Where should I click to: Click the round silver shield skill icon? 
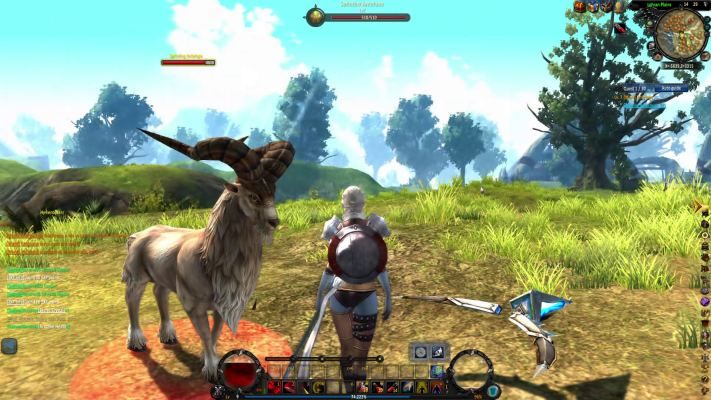pyautogui.click(x=420, y=352)
